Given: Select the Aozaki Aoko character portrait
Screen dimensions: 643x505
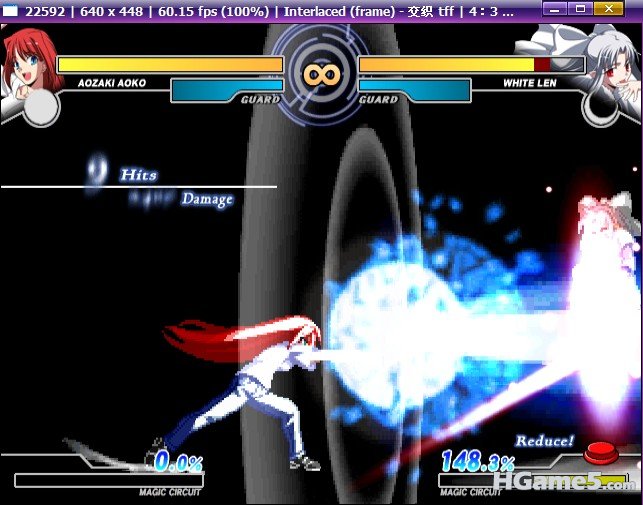Looking at the screenshot, I should (25, 60).
